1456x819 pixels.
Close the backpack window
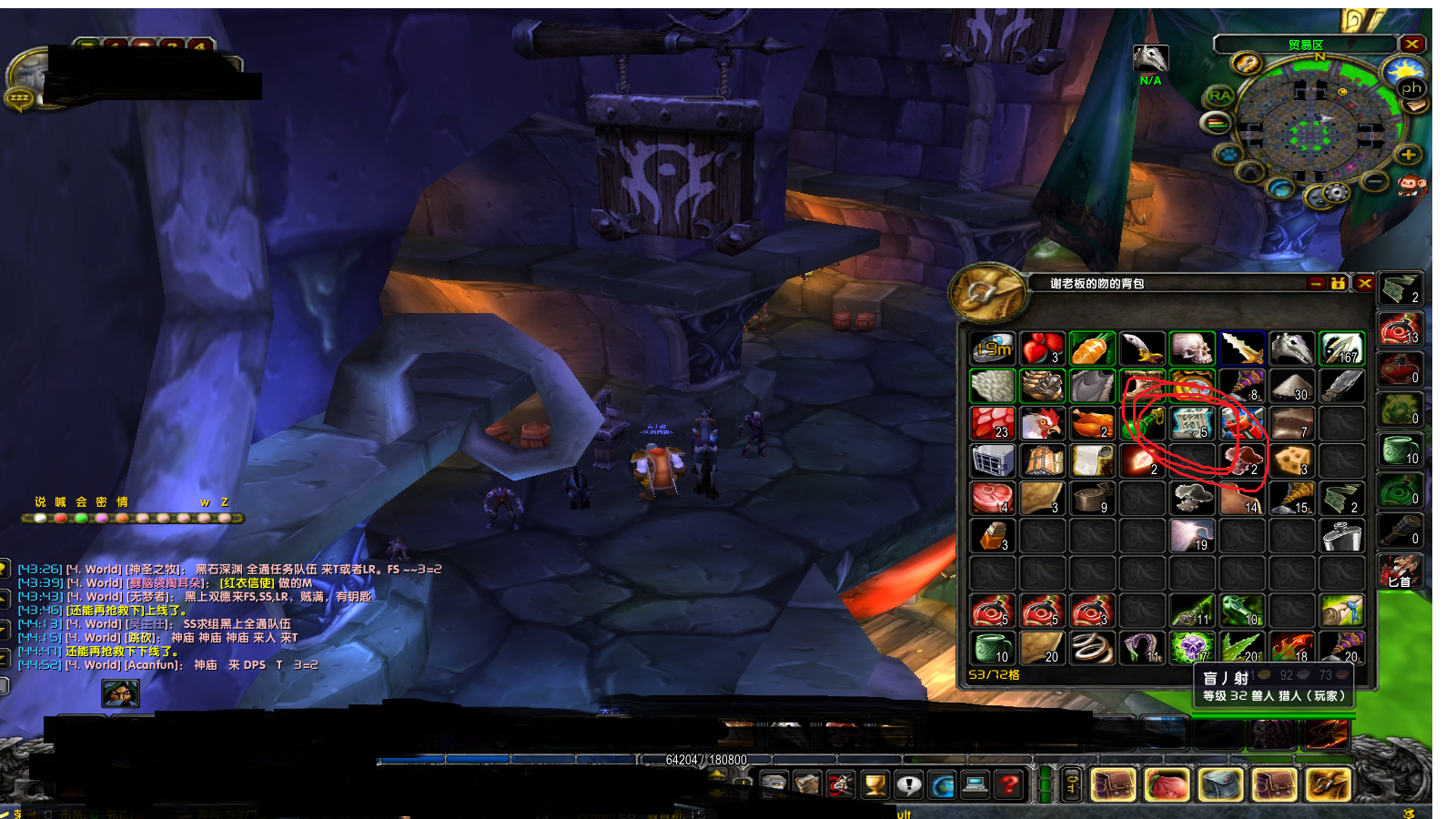pos(1364,284)
